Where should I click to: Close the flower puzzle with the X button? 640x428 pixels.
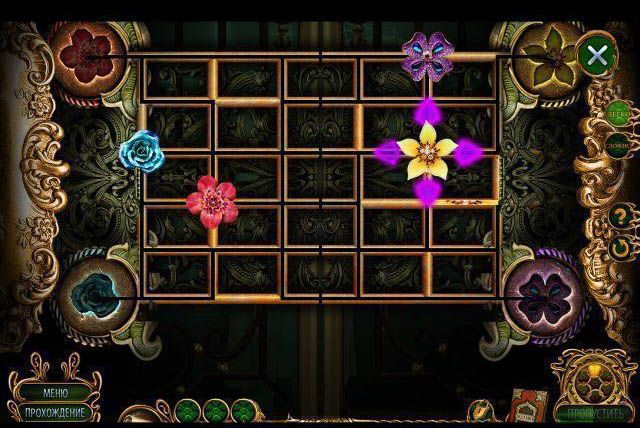[597, 55]
